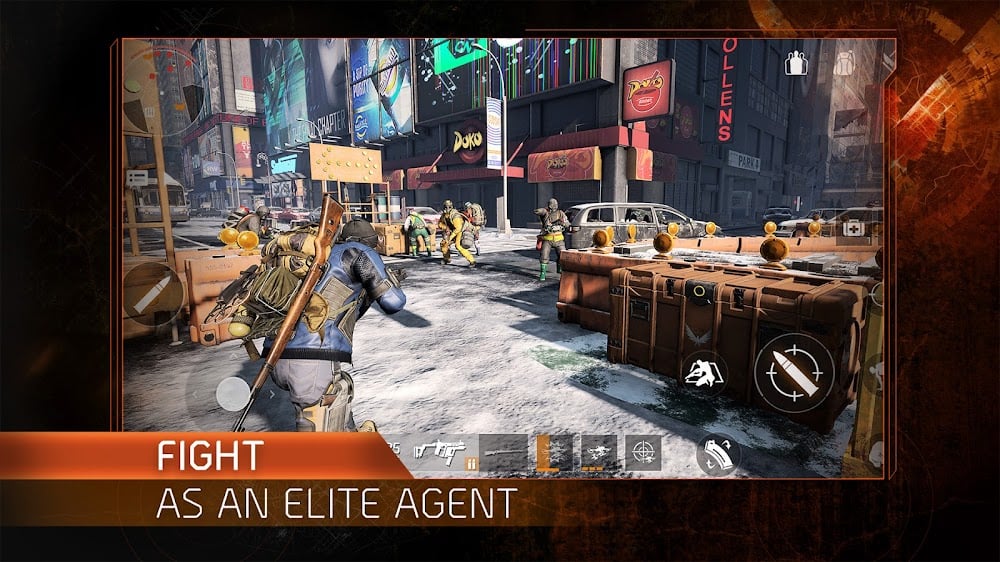The width and height of the screenshot is (1000, 562).
Task: Tap the virtual movement joystick knob
Action: coord(233,393)
